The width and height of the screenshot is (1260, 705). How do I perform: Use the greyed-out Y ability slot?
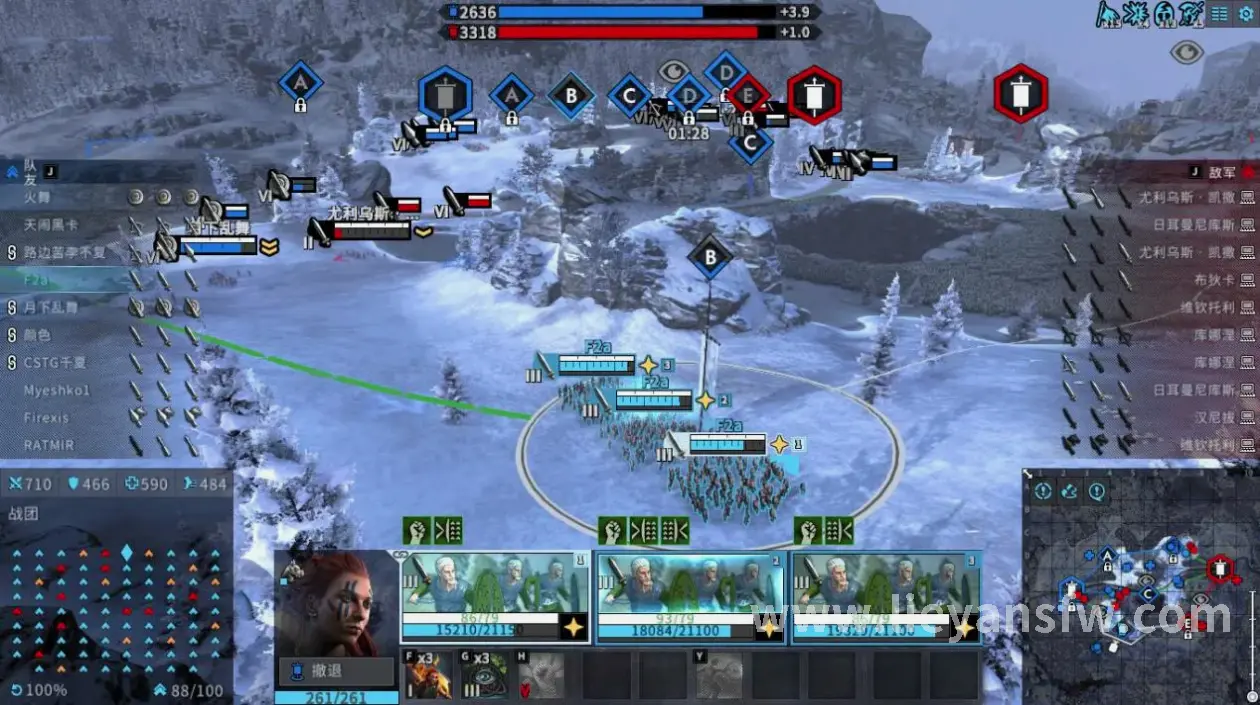pos(719,677)
